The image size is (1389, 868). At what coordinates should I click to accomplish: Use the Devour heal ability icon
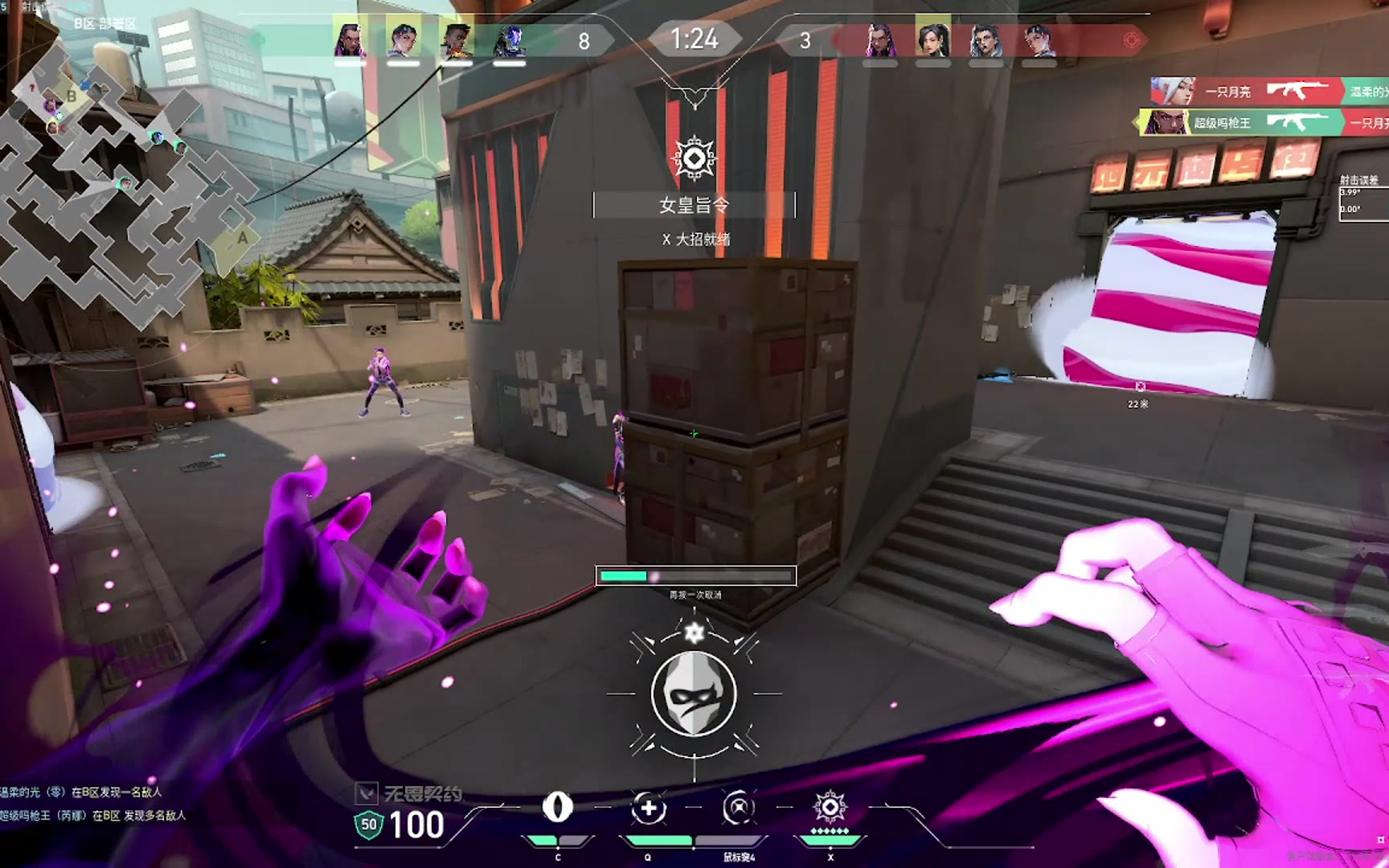(x=649, y=808)
